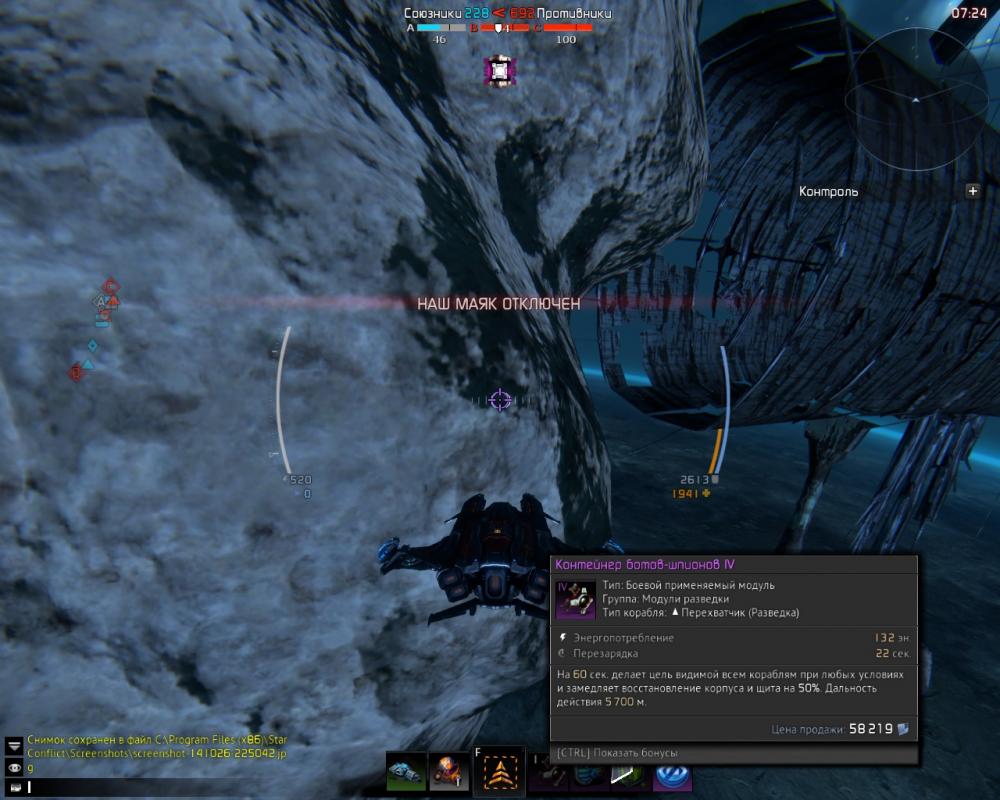
Task: Open the chat channel selector icon
Action: click(x=14, y=787)
